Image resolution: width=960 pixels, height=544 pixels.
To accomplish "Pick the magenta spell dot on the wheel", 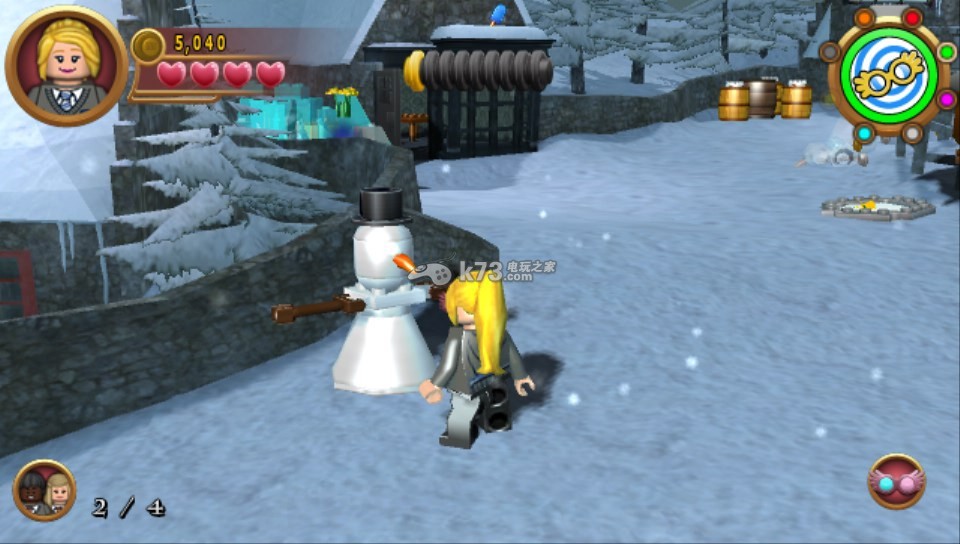I will [946, 99].
